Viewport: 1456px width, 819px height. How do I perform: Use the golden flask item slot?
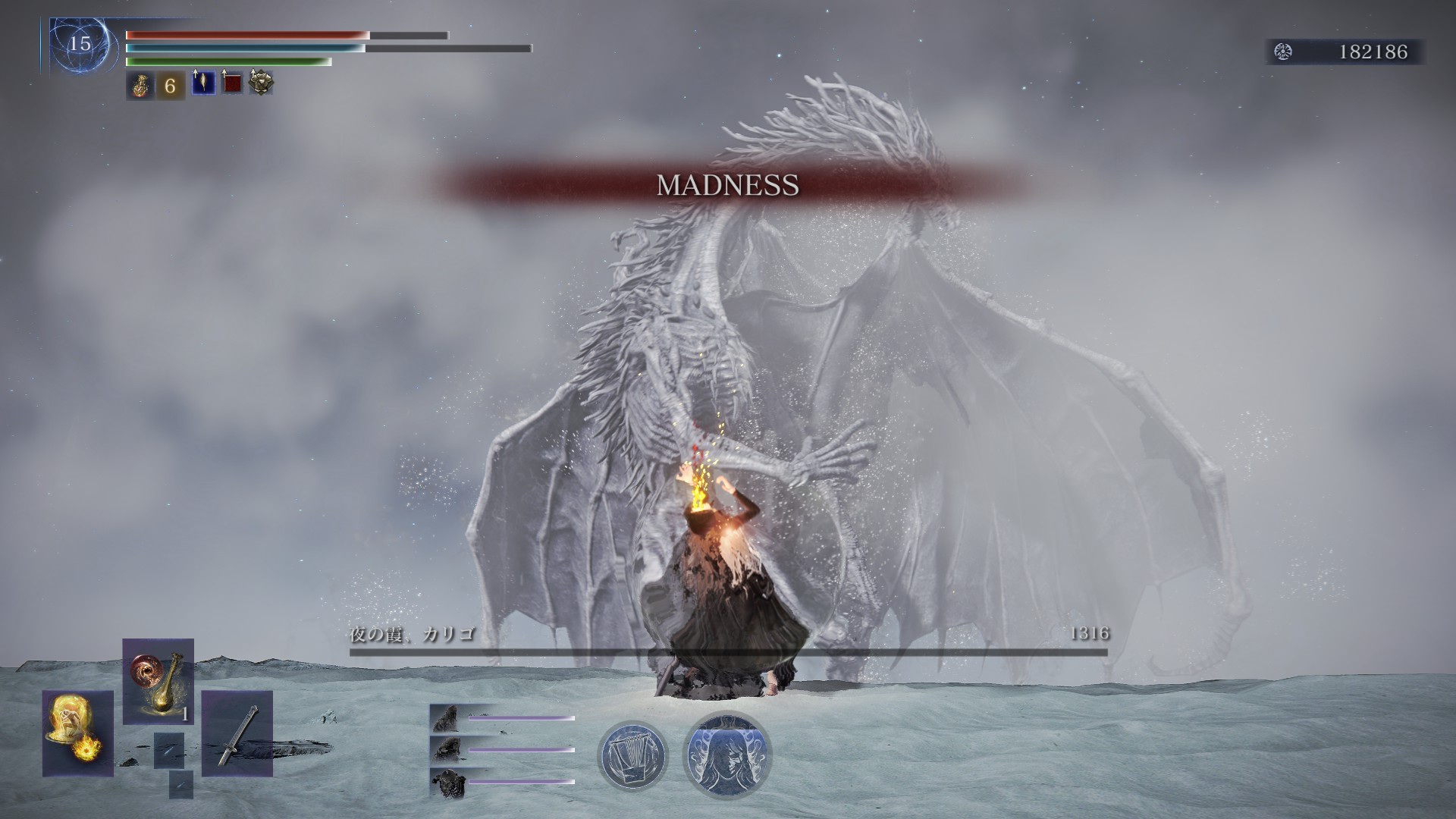[x=158, y=681]
